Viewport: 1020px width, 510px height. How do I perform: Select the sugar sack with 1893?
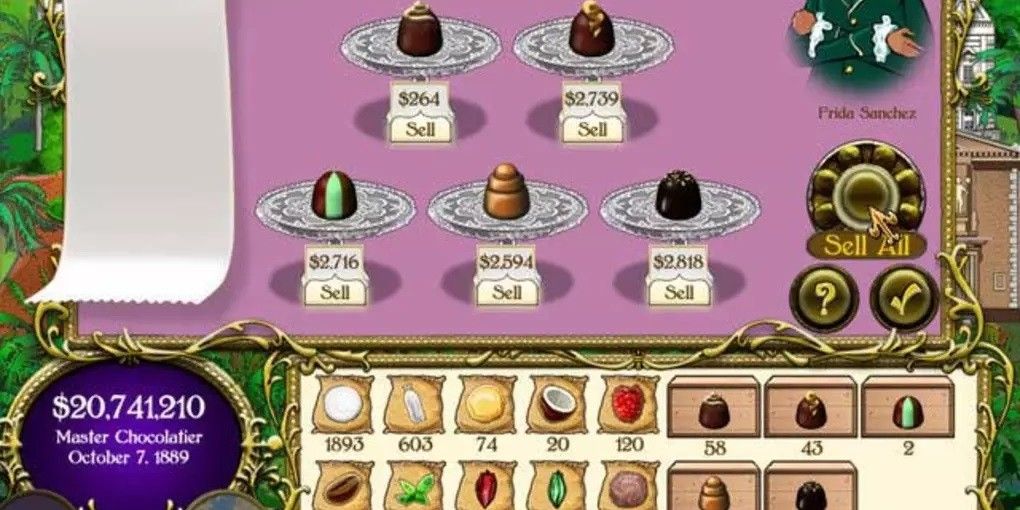(x=343, y=405)
